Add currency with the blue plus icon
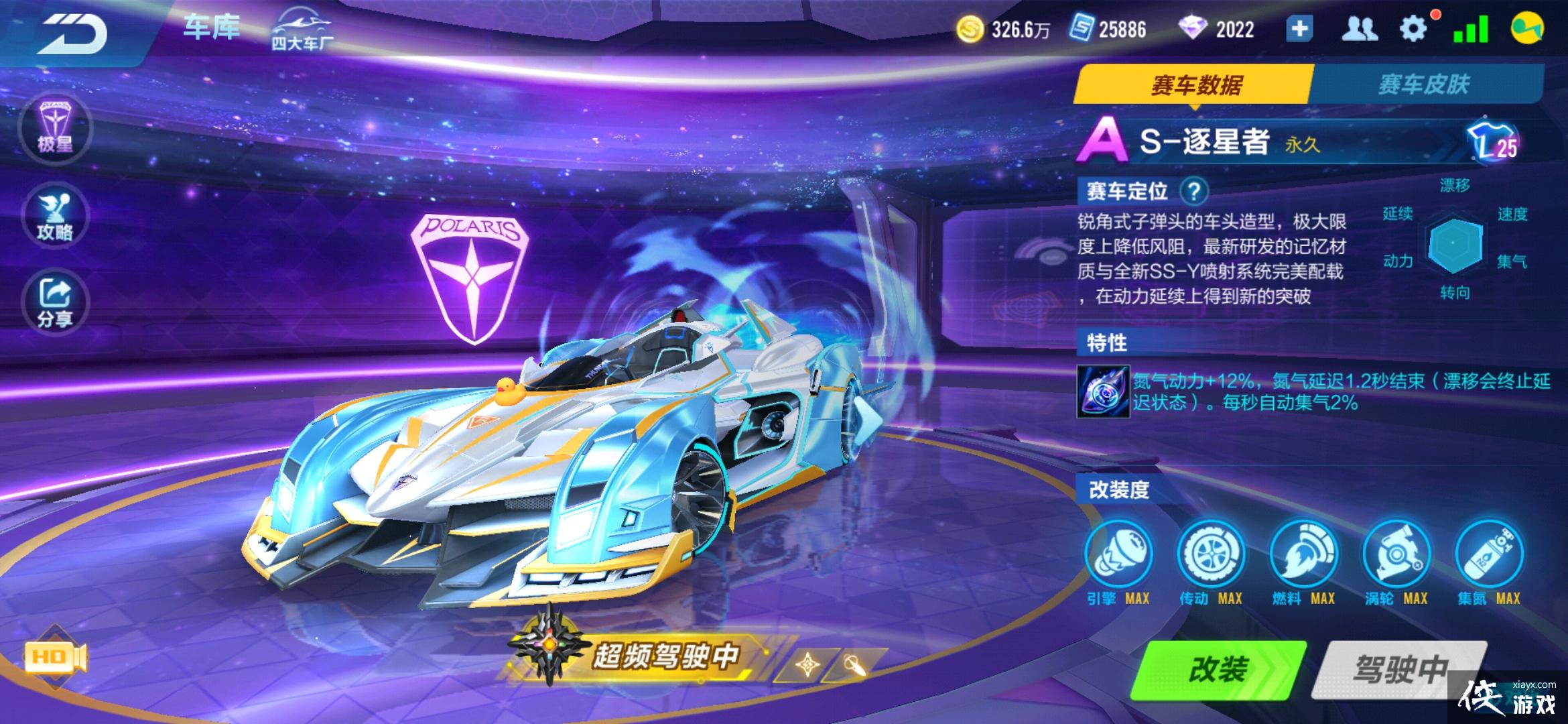Image resolution: width=1568 pixels, height=724 pixels. coord(1300,28)
